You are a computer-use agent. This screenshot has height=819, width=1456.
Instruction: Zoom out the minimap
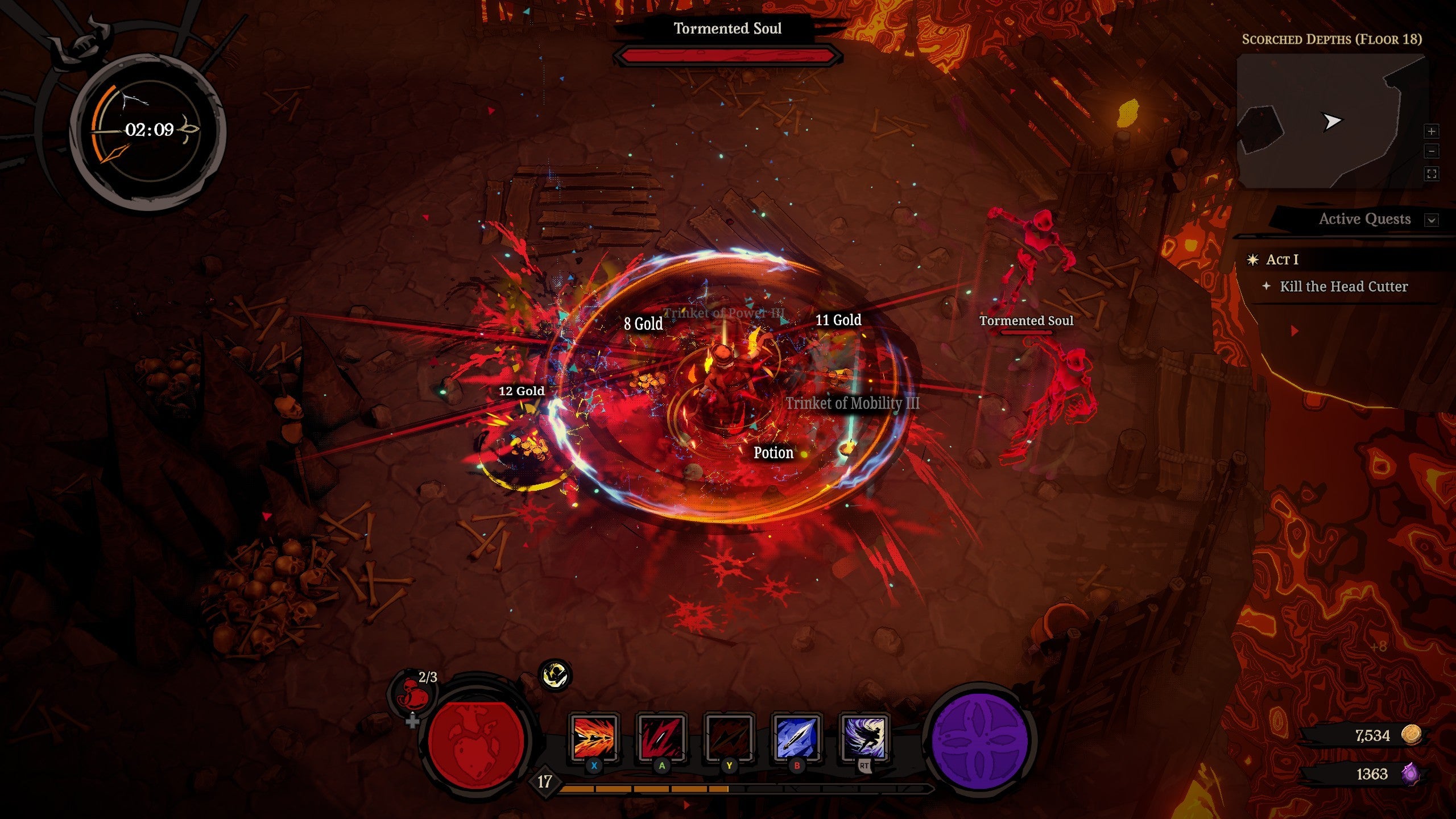coord(1431,152)
